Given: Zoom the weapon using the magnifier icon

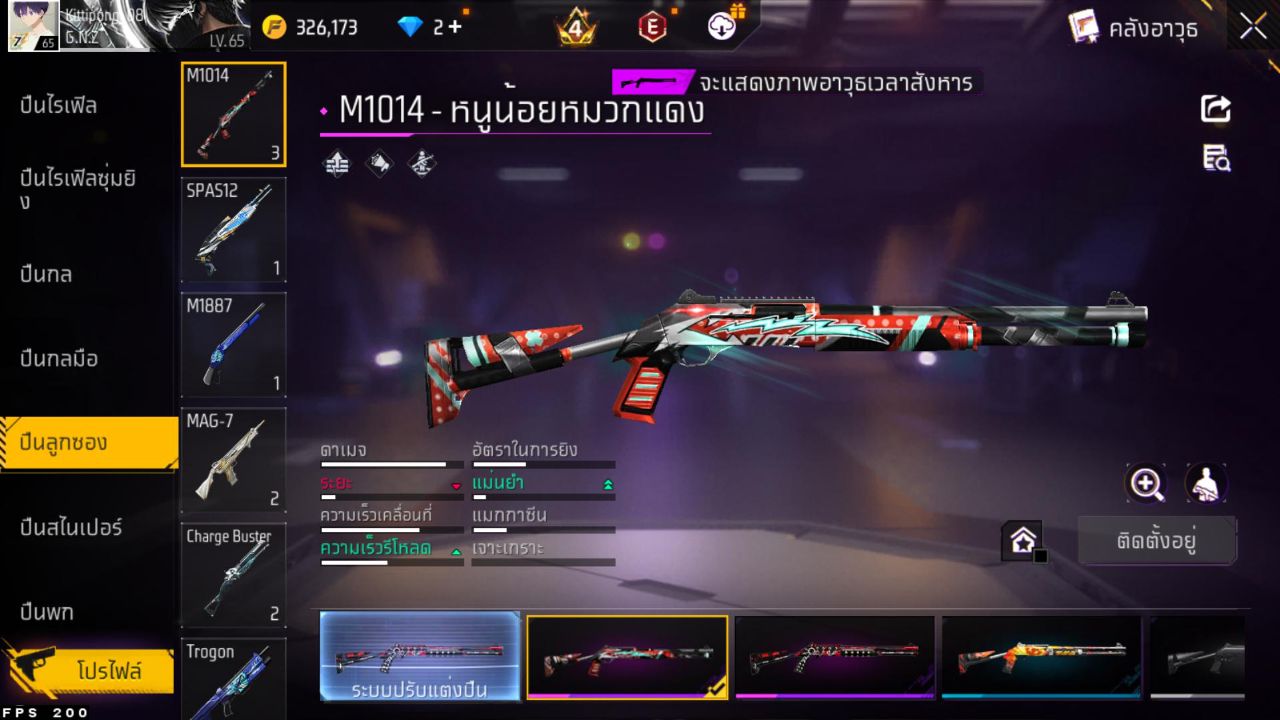Looking at the screenshot, I should pos(1146,483).
